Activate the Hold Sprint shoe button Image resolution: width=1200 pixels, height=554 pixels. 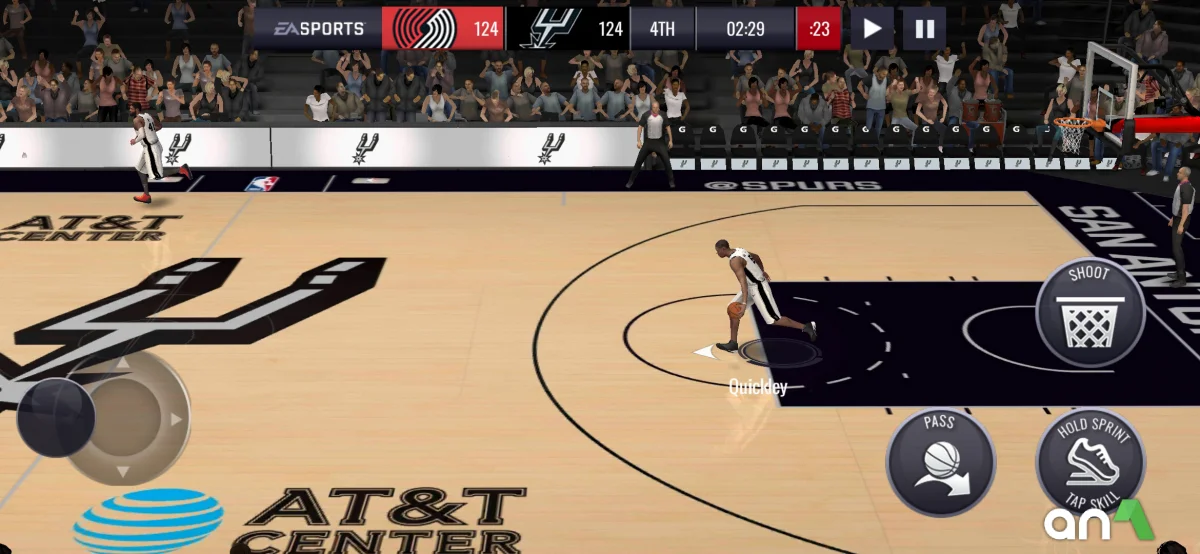(1090, 462)
